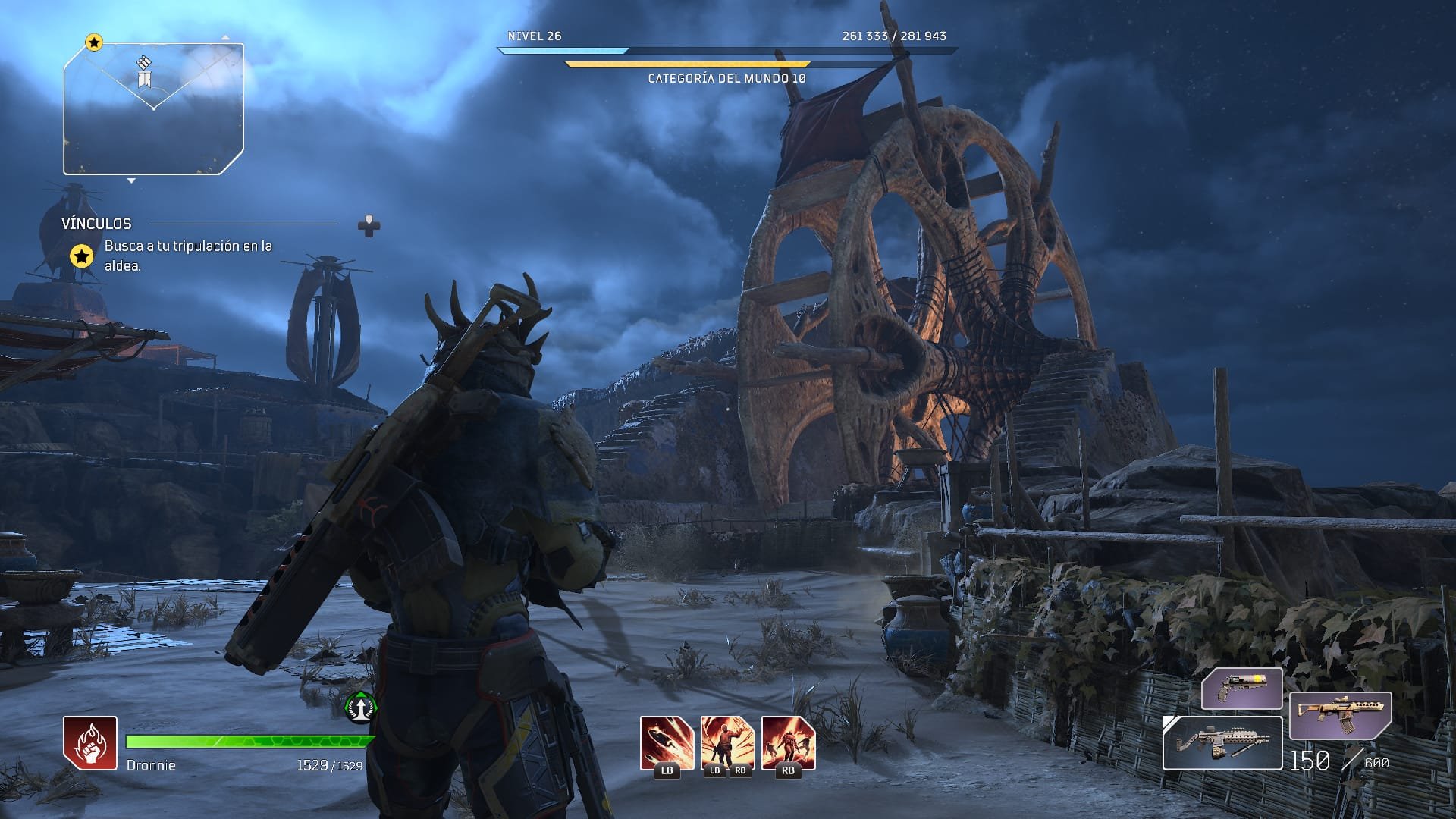Select the revolver sidearm slot
This screenshot has width=1456, height=819.
tap(1241, 689)
